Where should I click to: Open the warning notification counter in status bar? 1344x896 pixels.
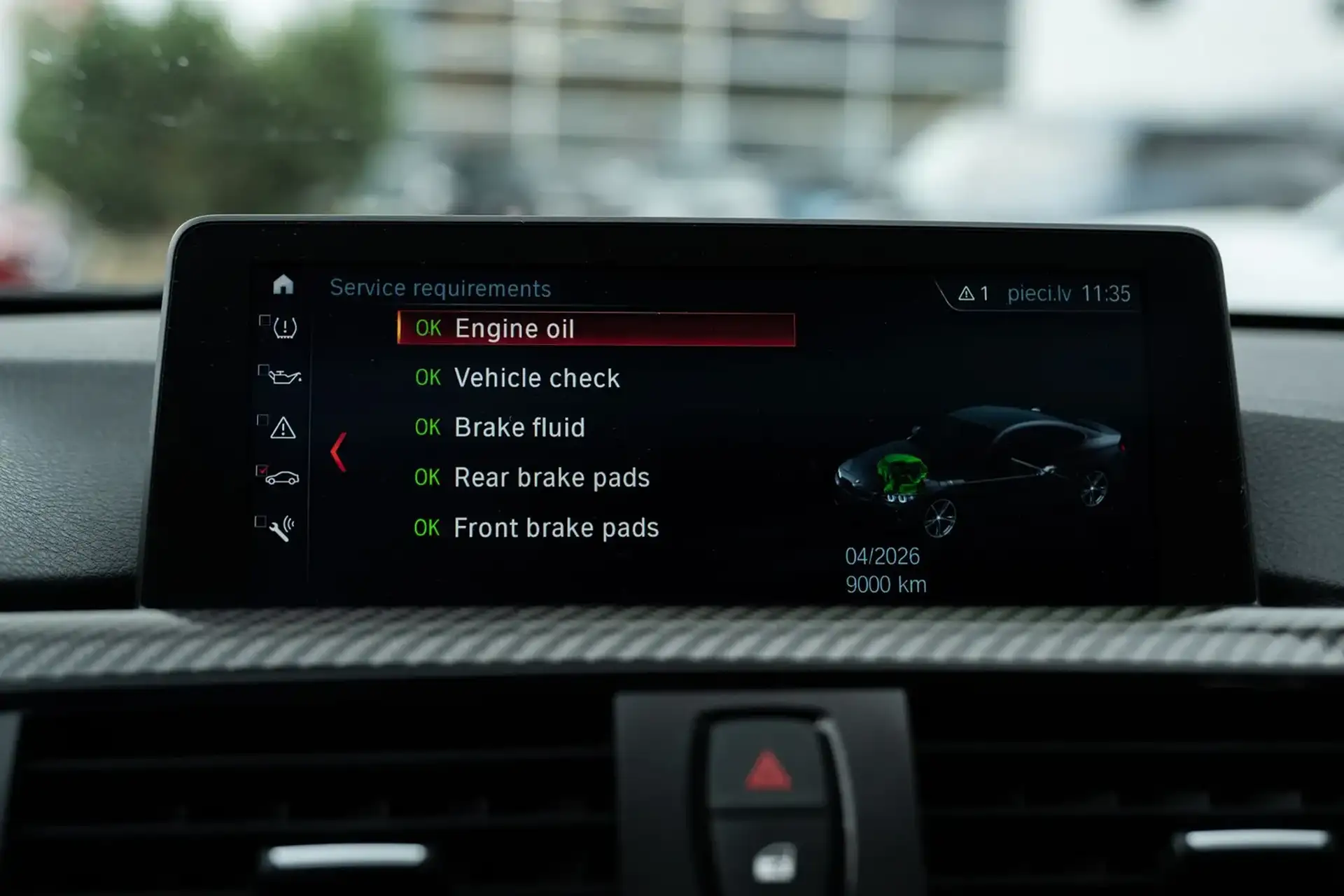tap(974, 294)
